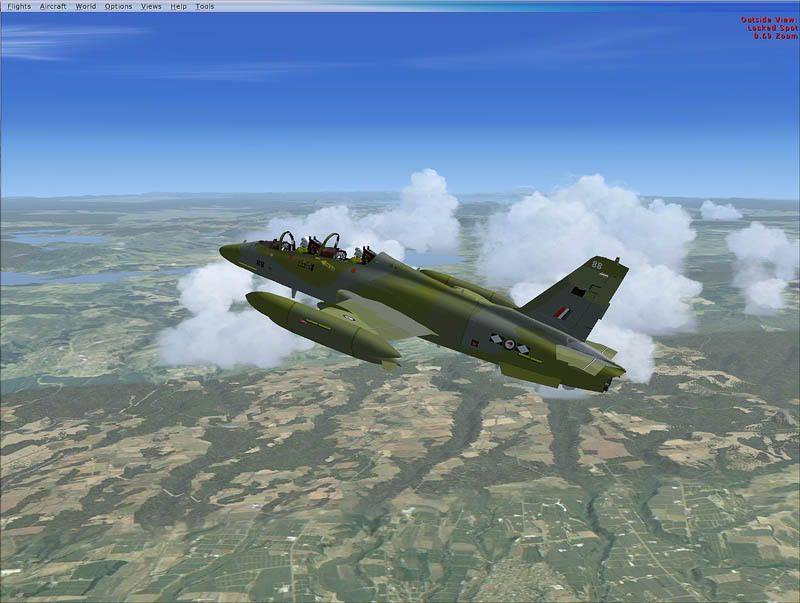Open the Options menu
800x603 pixels.
click(118, 6)
